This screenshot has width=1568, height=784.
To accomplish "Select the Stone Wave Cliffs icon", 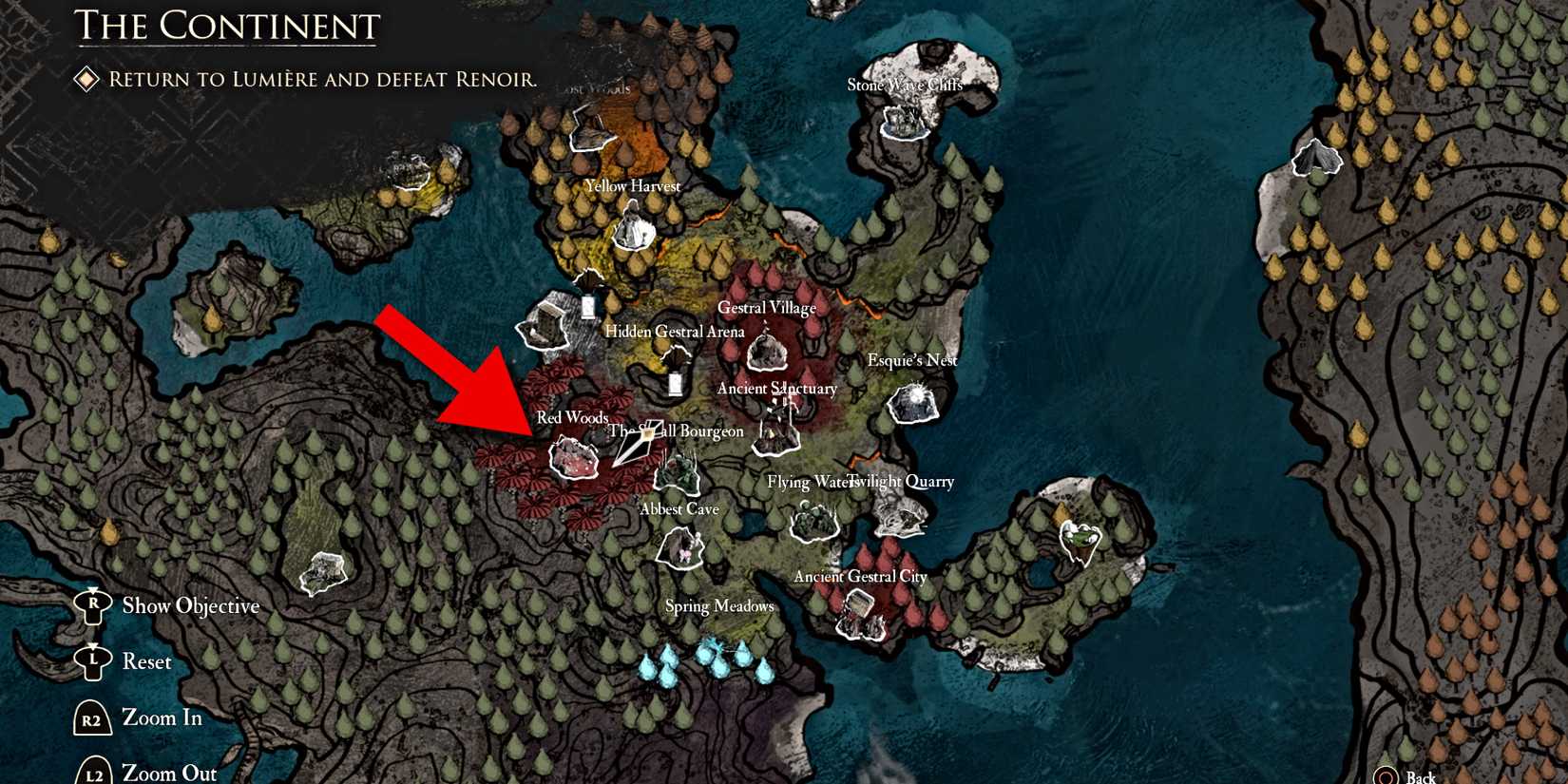I will 903,122.
